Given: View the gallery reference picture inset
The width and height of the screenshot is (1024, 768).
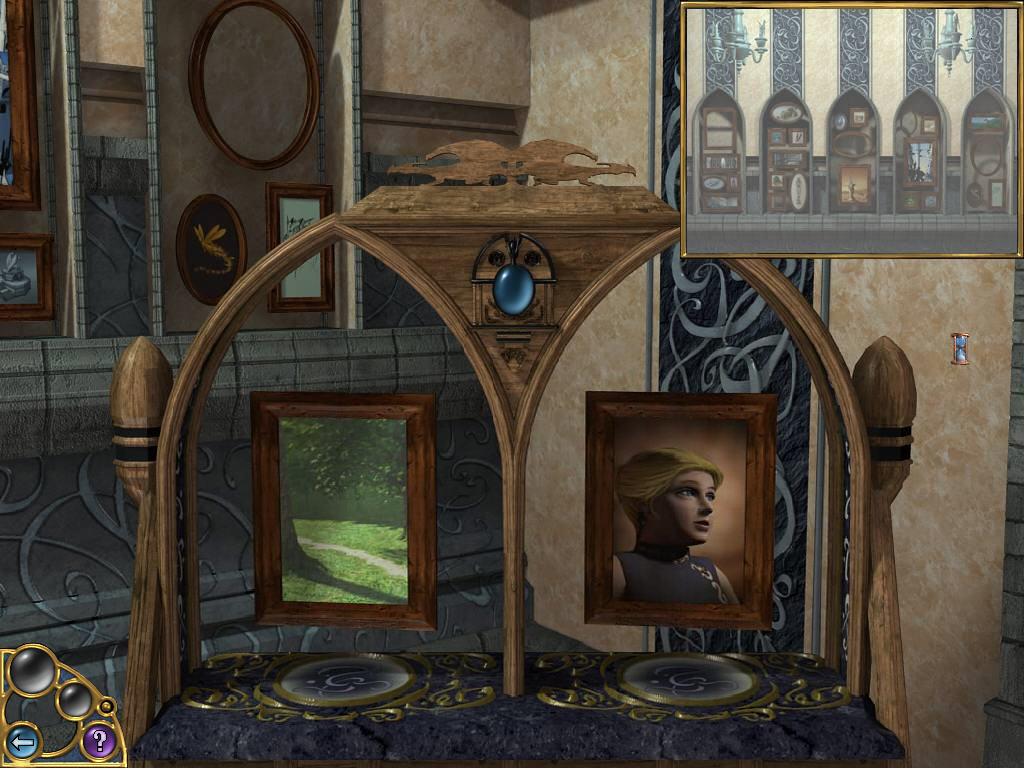Looking at the screenshot, I should (x=851, y=129).
